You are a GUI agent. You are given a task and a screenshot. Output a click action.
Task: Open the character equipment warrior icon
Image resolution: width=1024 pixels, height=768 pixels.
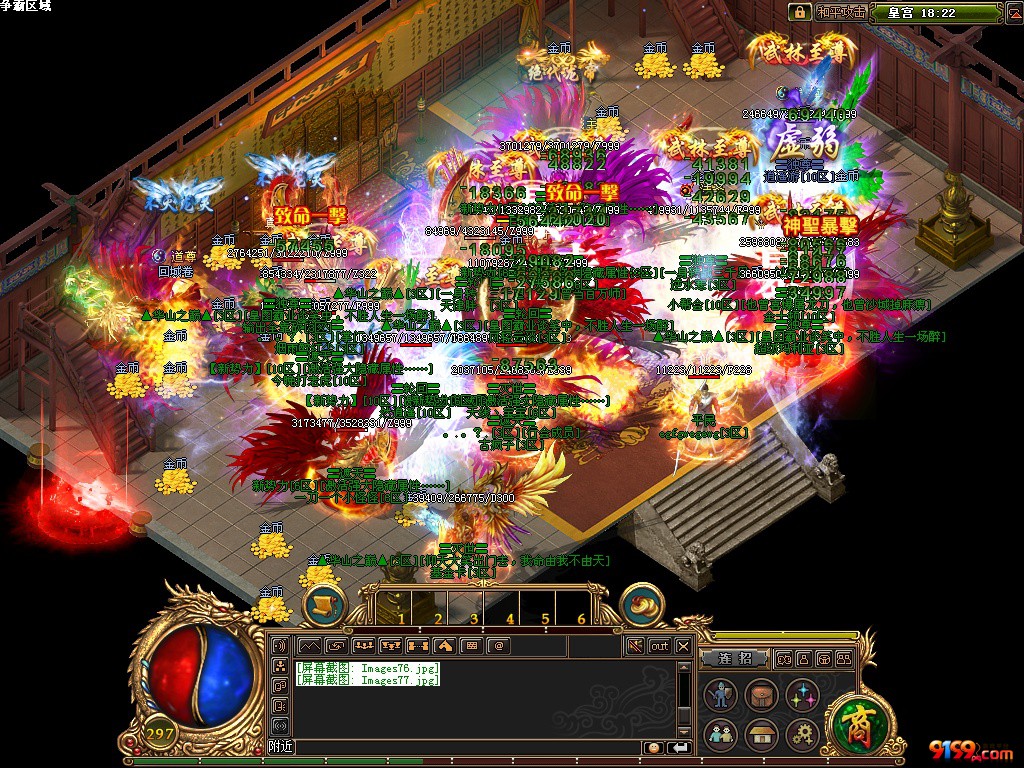click(x=720, y=694)
